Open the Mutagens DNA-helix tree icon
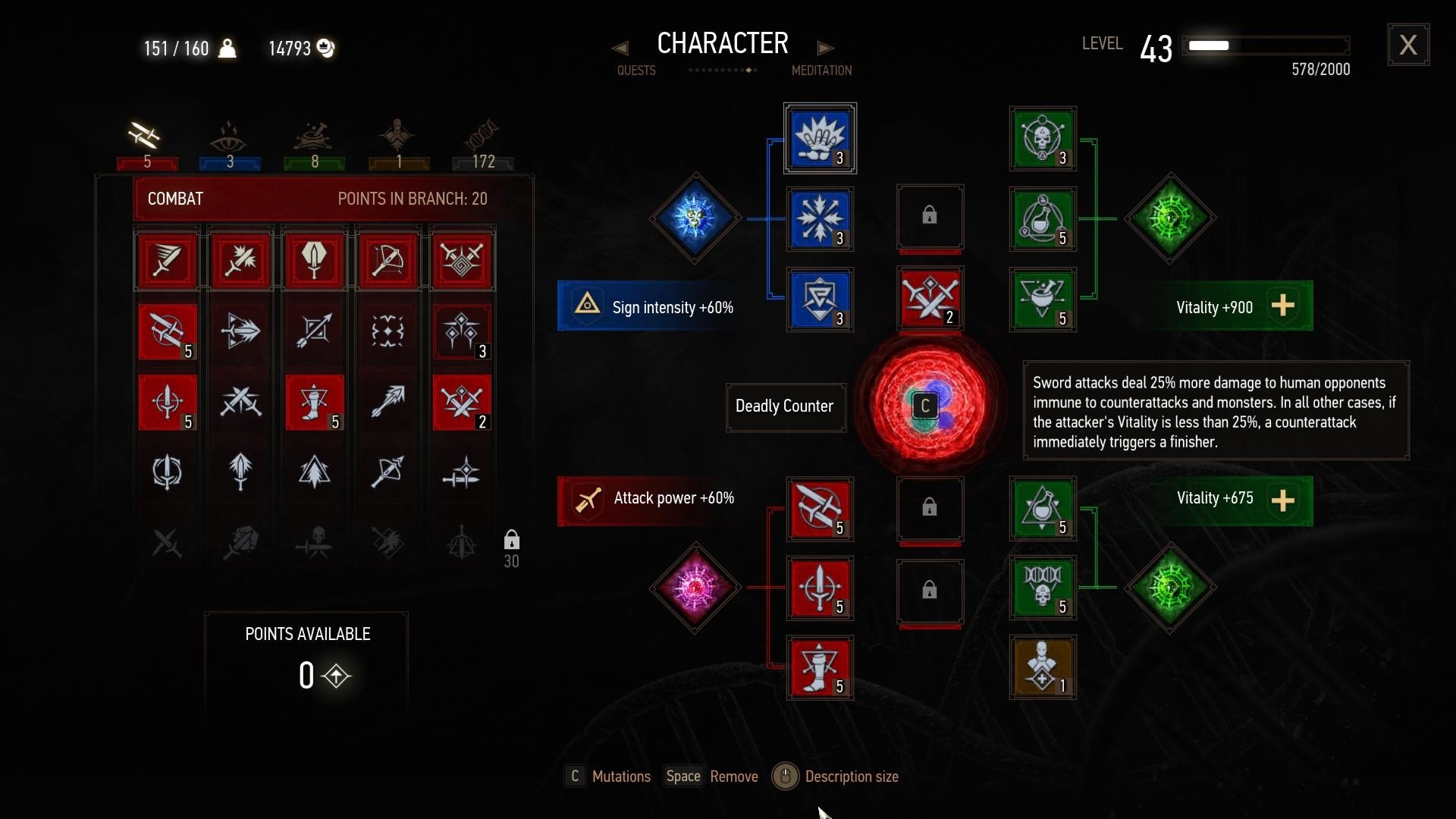The image size is (1456, 819). pyautogui.click(x=482, y=136)
